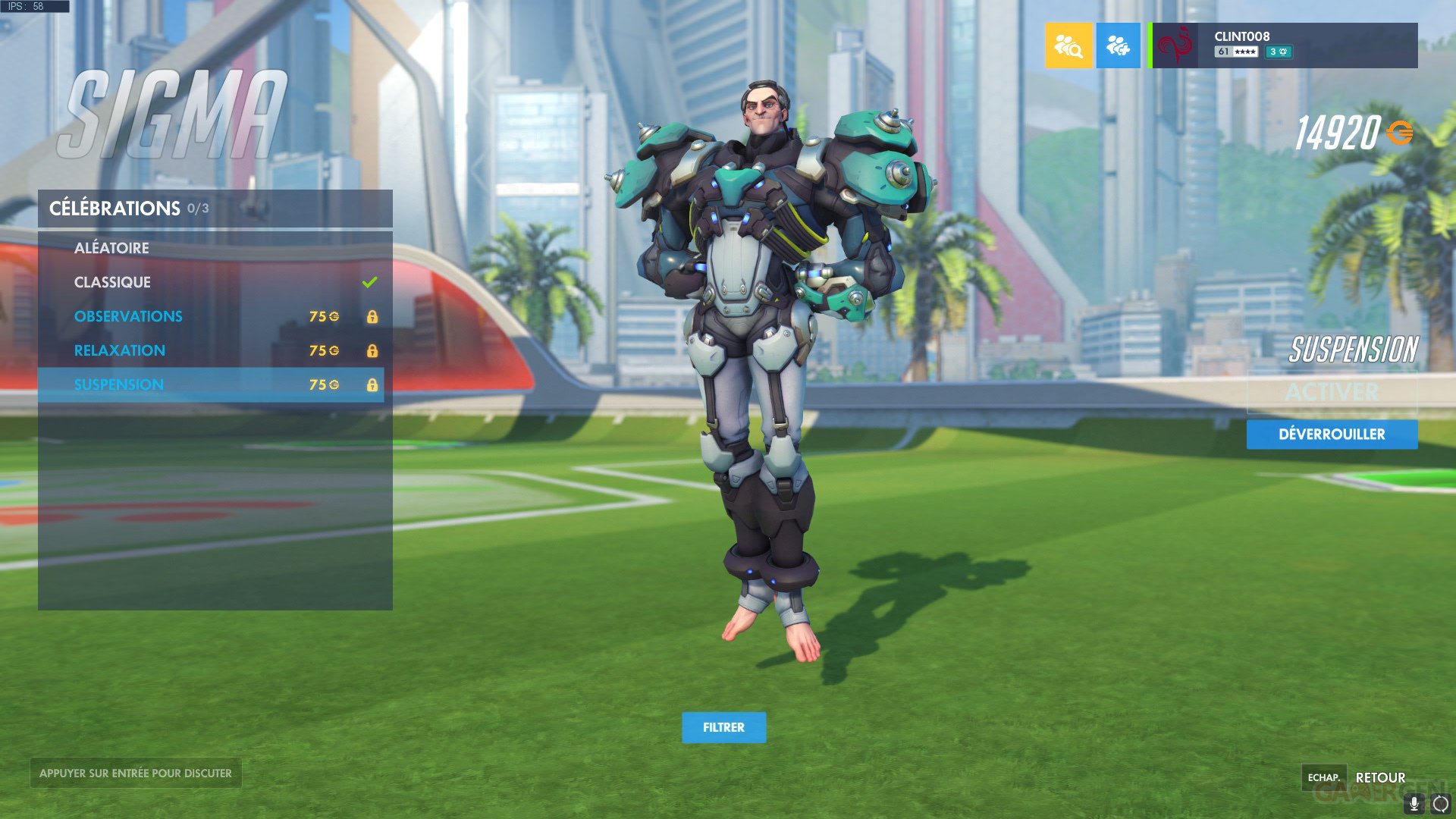Click the blue create group icon
Viewport: 1456px width, 819px height.
click(x=1118, y=45)
